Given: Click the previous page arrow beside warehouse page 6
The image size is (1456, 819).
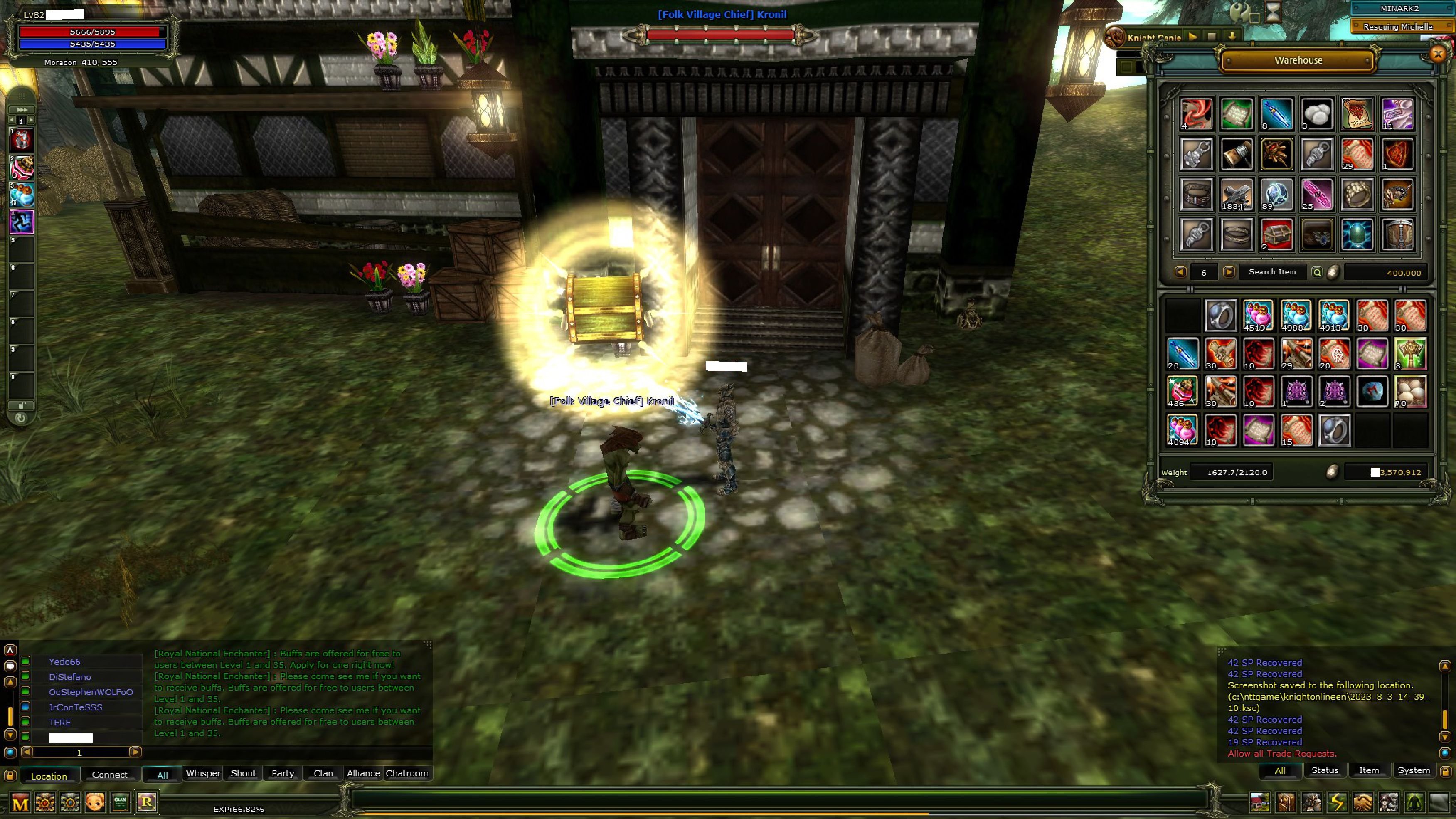Looking at the screenshot, I should pyautogui.click(x=1181, y=272).
